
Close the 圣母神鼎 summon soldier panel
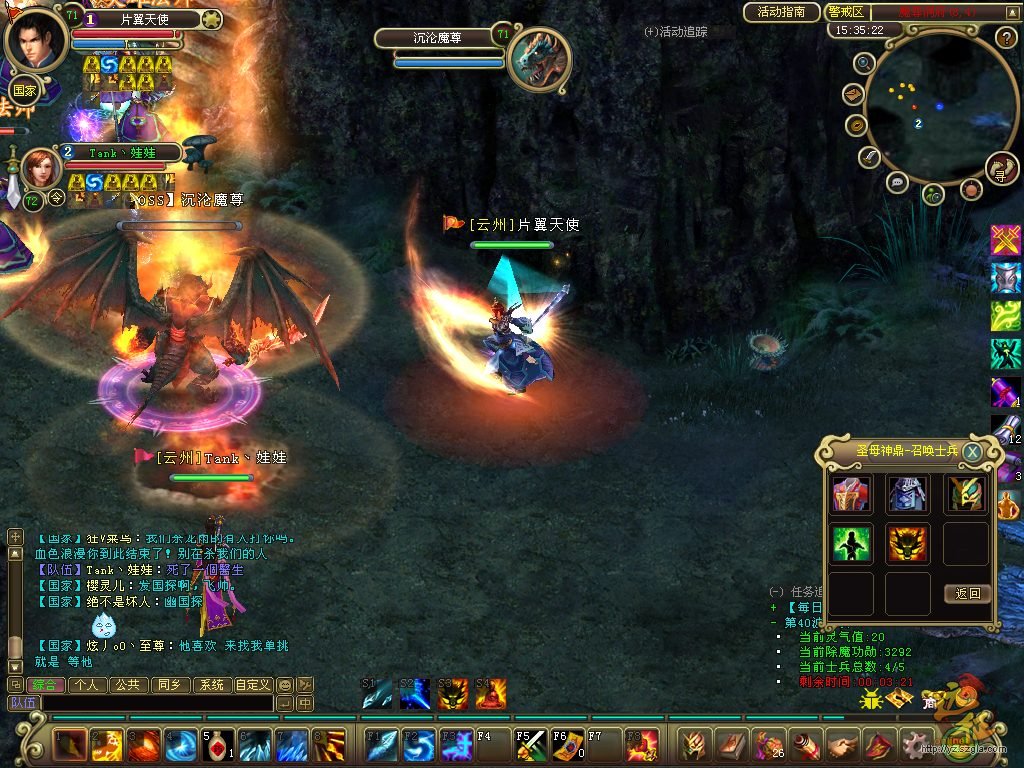pos(971,451)
